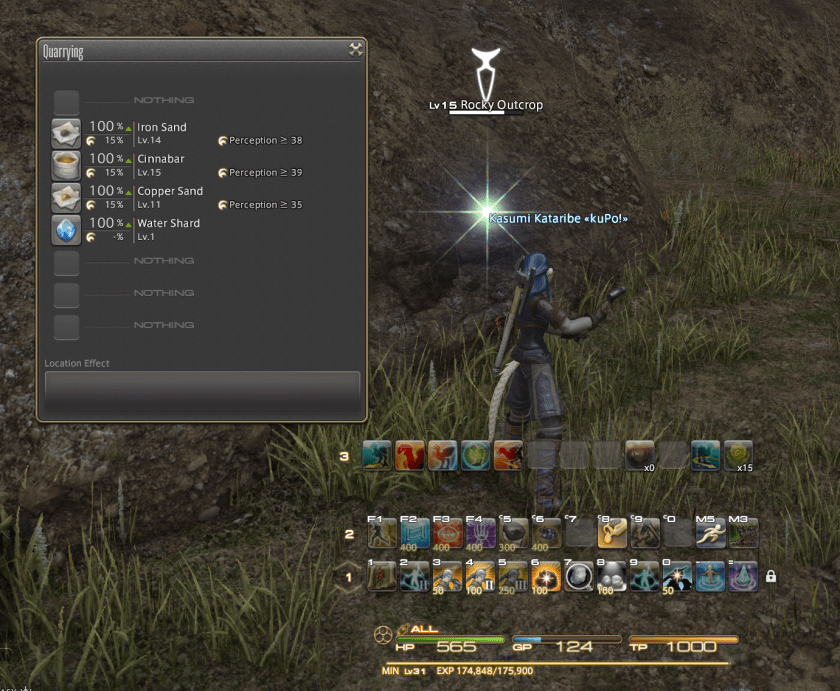Viewport: 840px width, 691px height.
Task: Select the yellow flower item showing x15
Action: (x=738, y=455)
